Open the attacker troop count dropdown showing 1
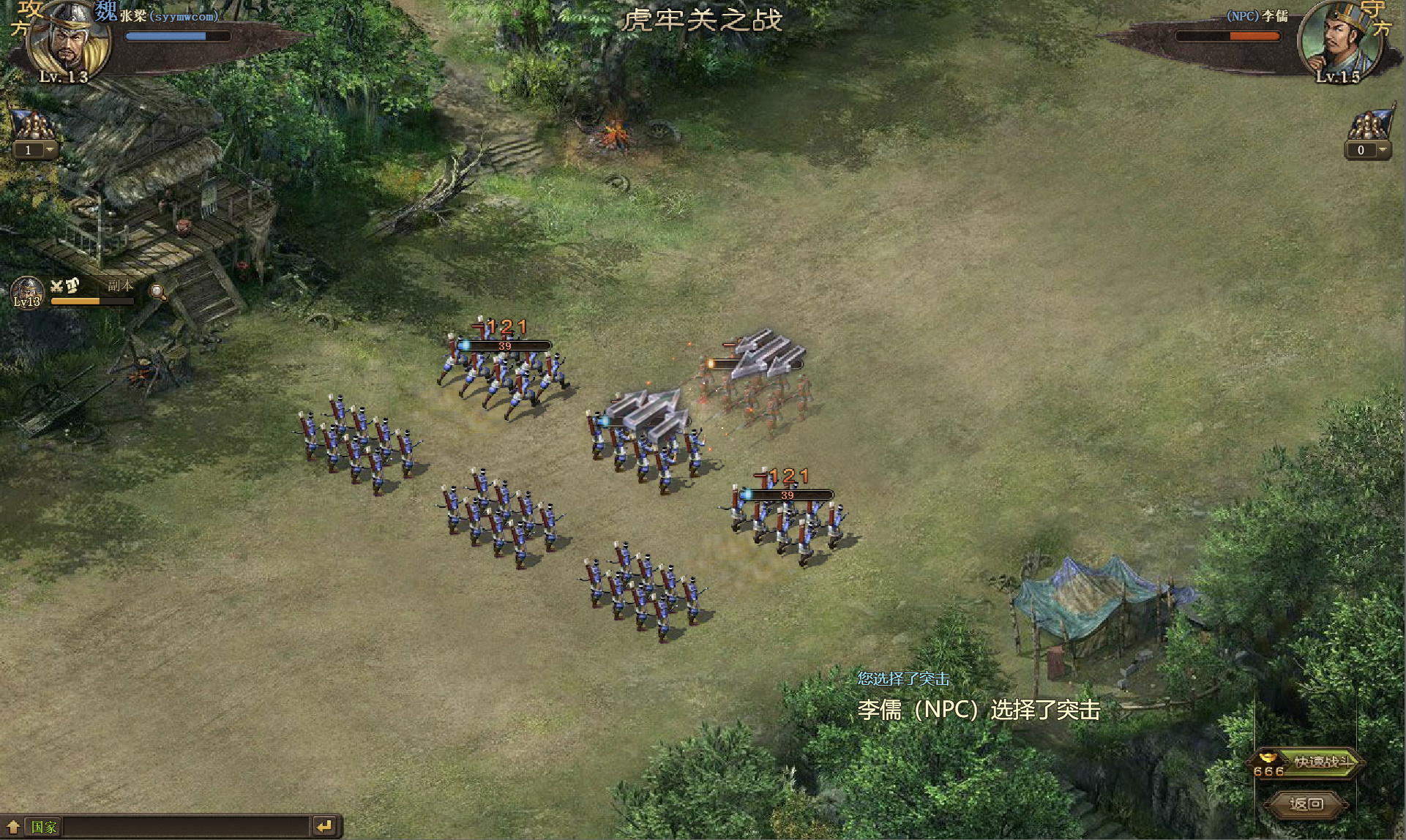The image size is (1406, 840). (50, 150)
